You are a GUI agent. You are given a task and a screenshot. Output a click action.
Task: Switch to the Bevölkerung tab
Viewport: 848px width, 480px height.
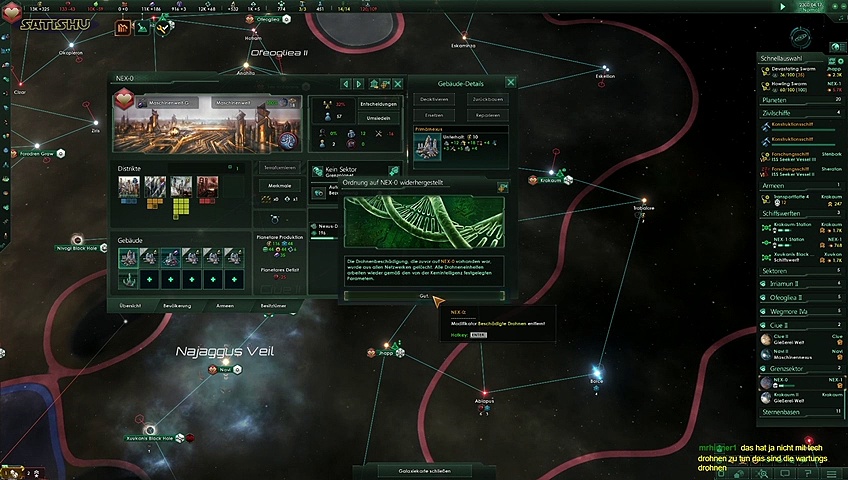click(x=176, y=305)
